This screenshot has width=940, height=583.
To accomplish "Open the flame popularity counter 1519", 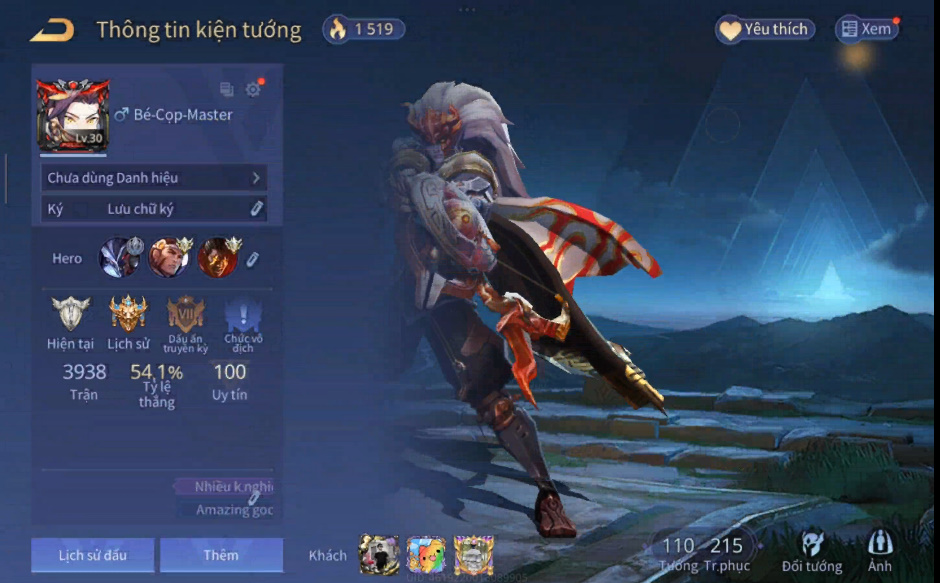I will click(364, 29).
